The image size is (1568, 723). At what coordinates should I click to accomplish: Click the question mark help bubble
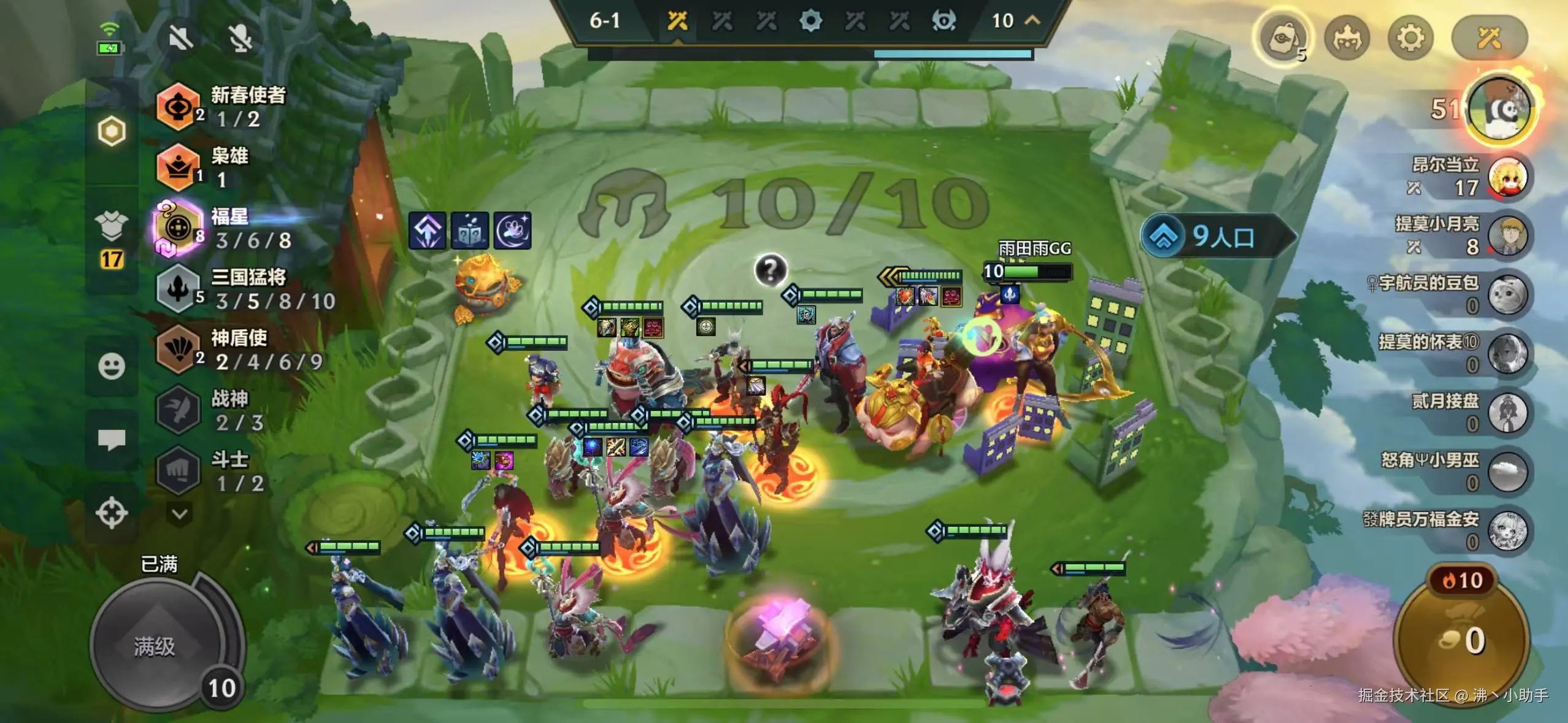(771, 269)
